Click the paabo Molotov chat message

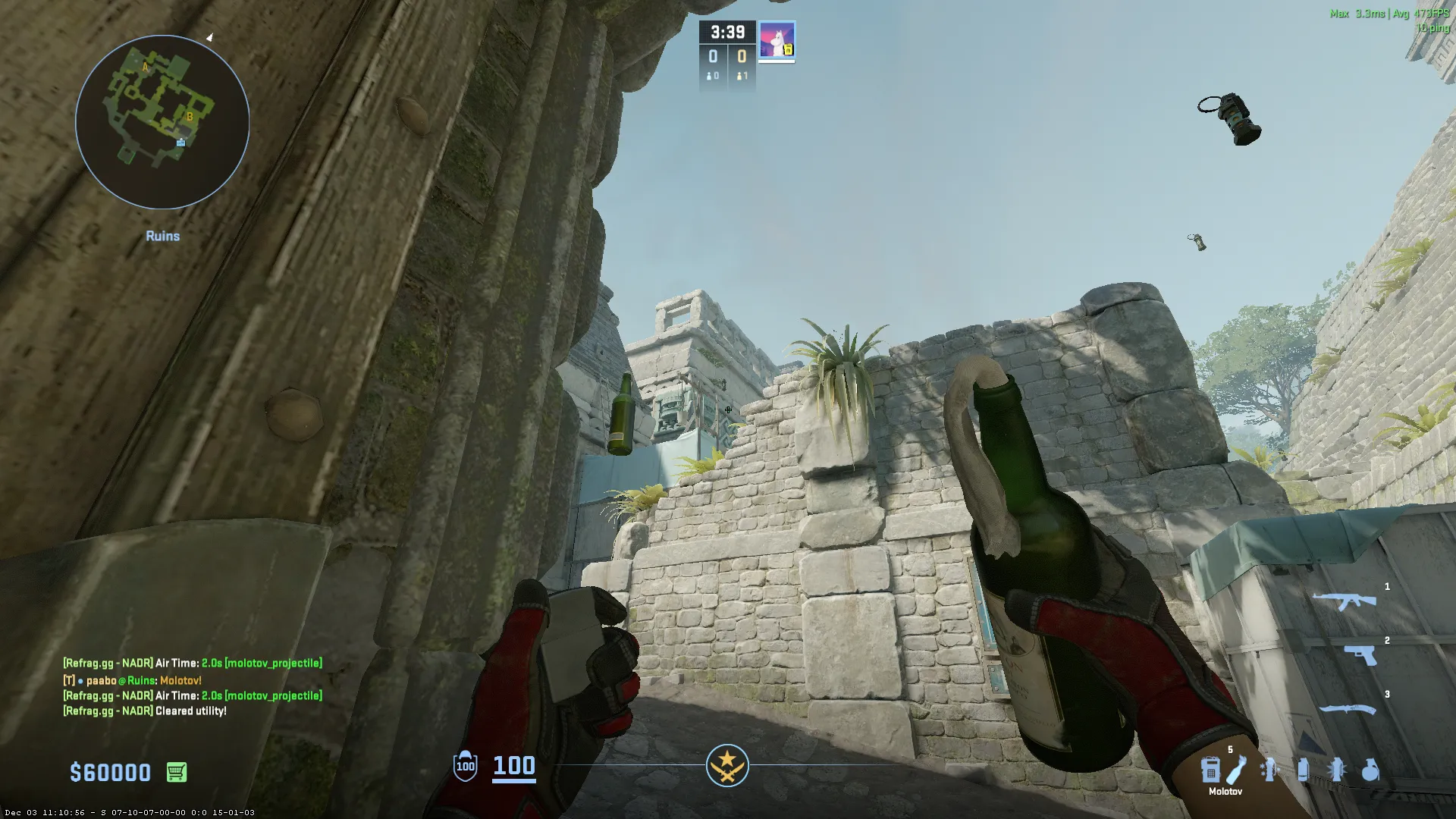click(x=133, y=680)
